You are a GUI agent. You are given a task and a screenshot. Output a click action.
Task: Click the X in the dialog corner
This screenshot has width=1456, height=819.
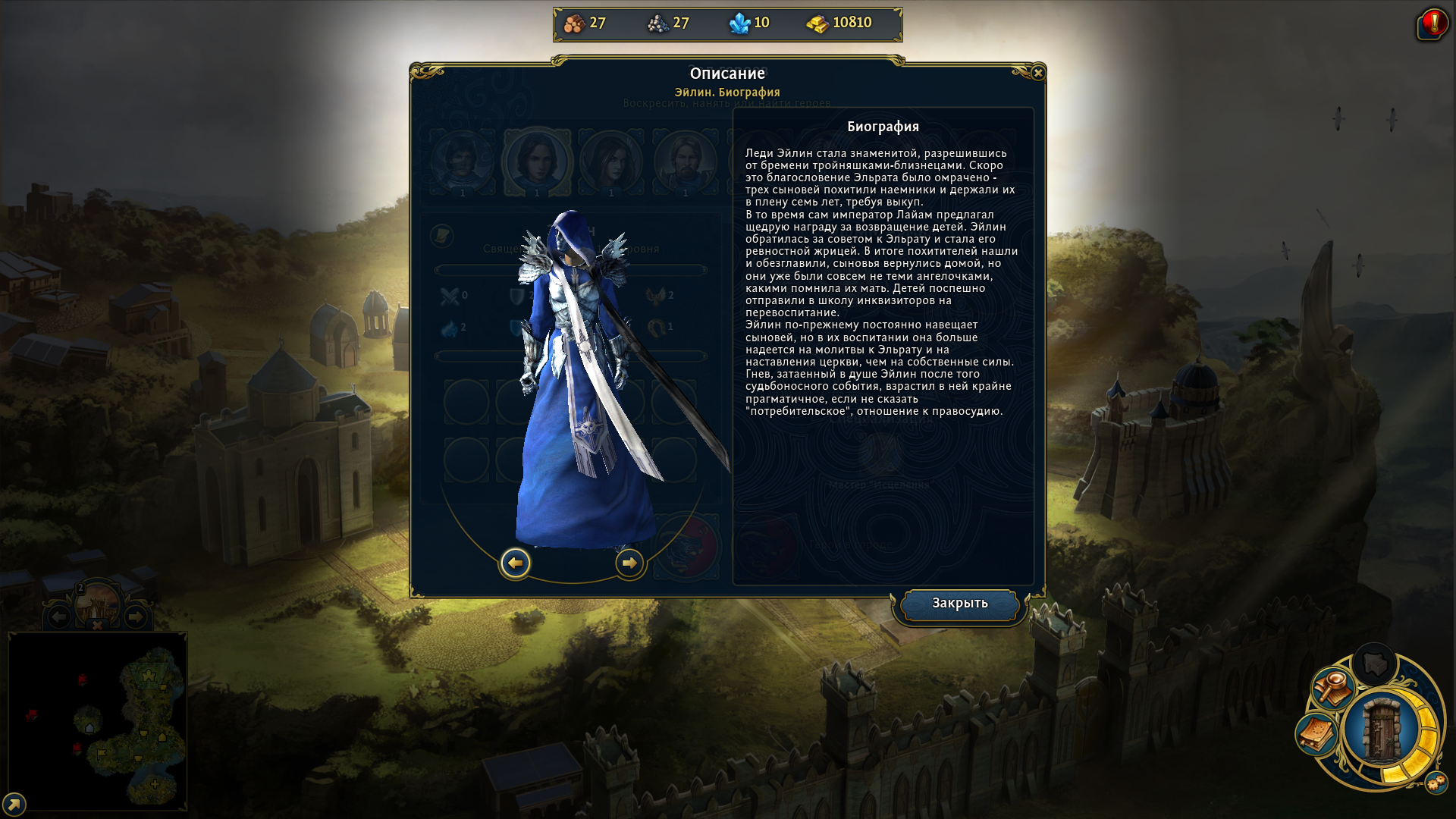point(1038,73)
